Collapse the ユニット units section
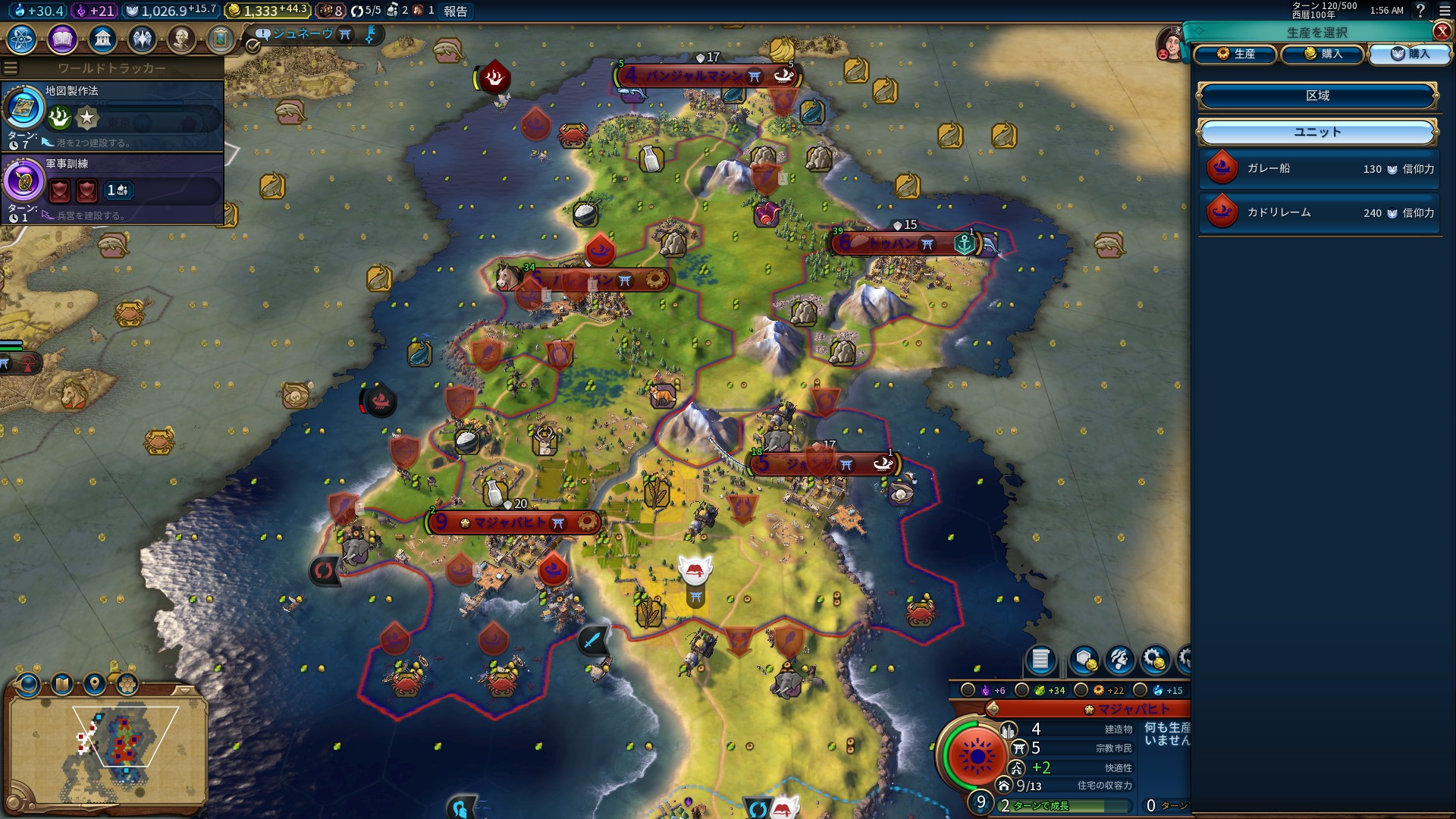Viewport: 1456px width, 819px height. click(x=1317, y=132)
